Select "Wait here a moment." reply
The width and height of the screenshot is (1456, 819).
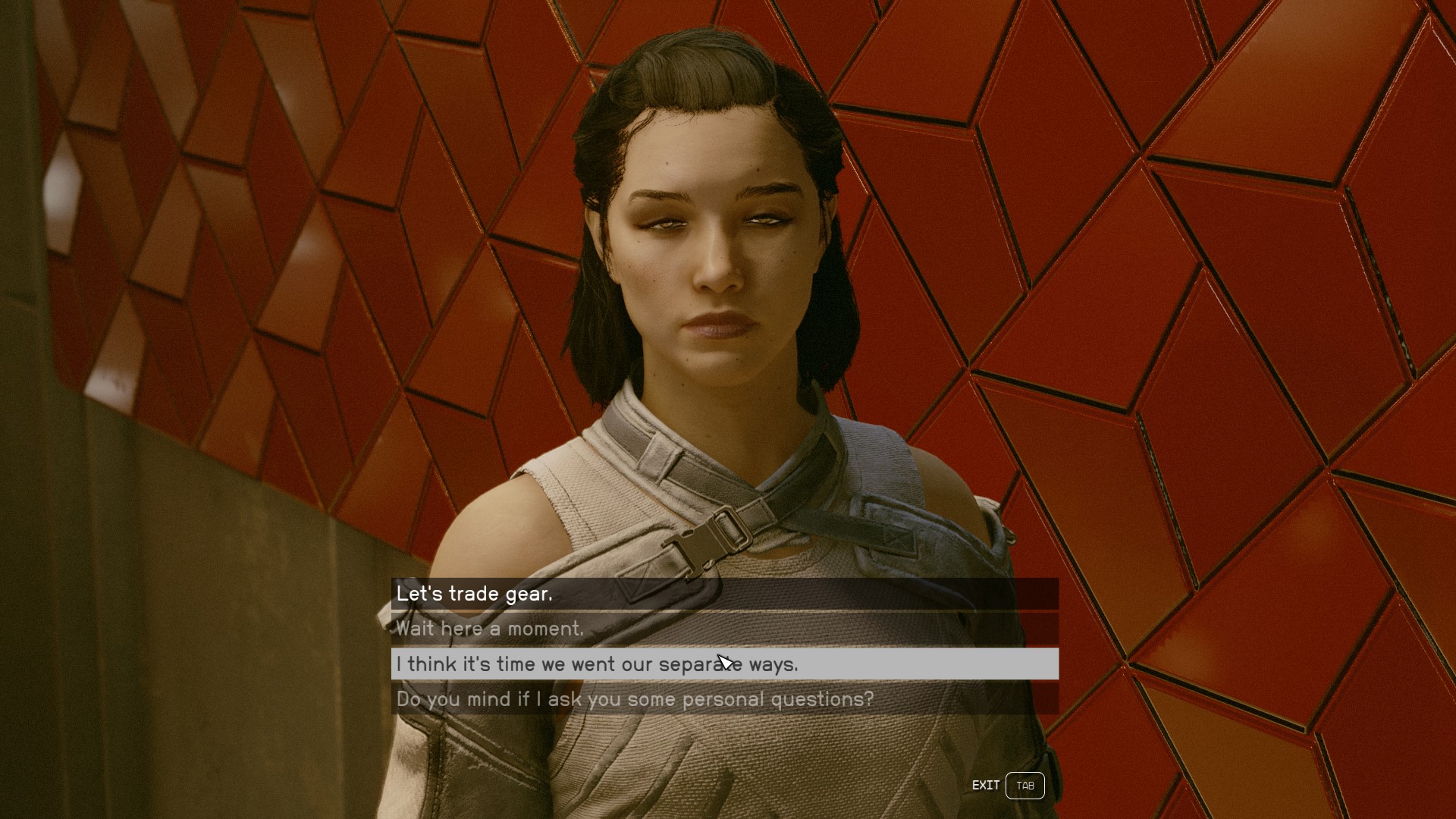[490, 629]
